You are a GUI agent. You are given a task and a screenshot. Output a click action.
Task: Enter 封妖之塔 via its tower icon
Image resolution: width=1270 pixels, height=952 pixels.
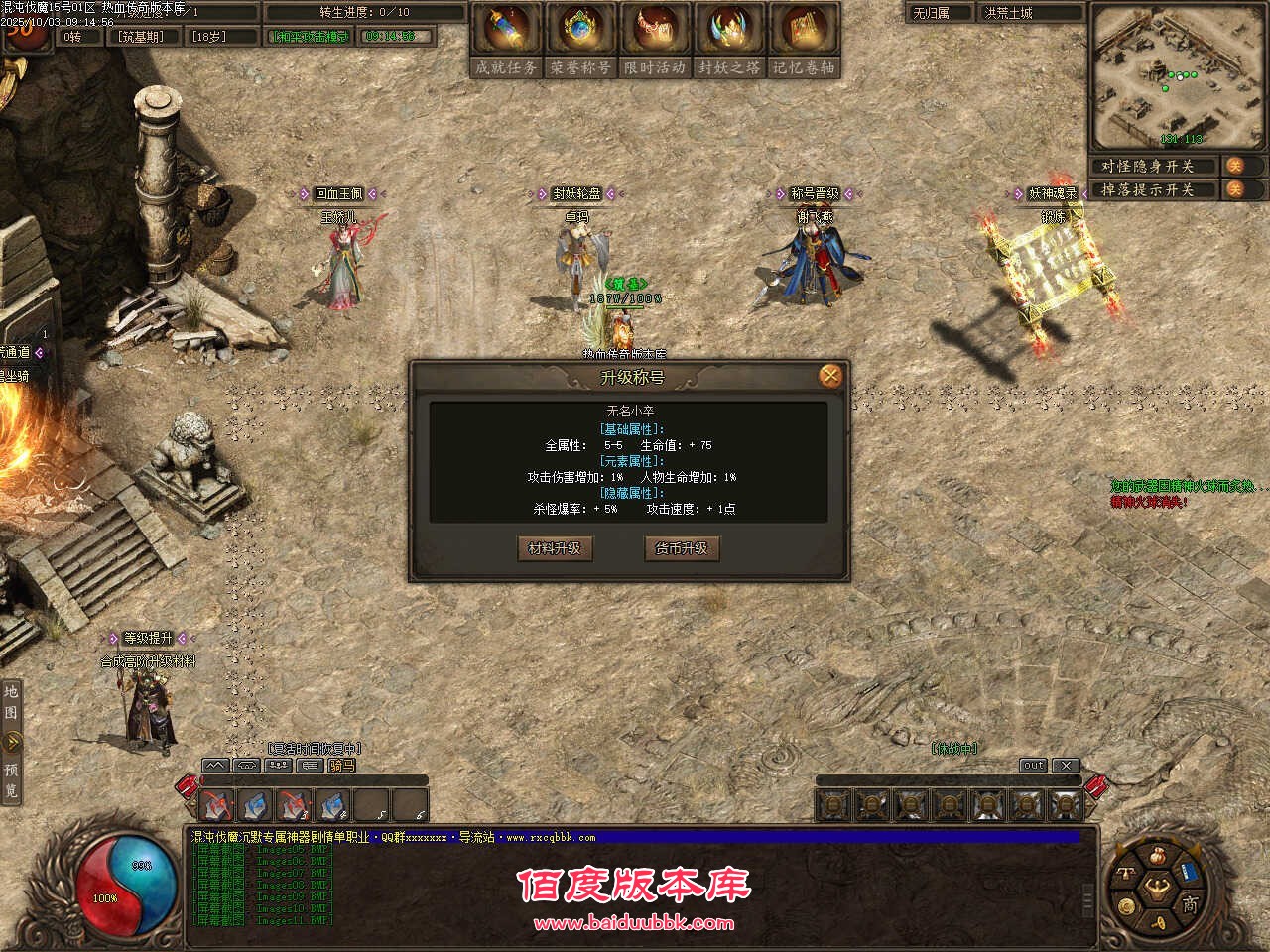(x=729, y=32)
